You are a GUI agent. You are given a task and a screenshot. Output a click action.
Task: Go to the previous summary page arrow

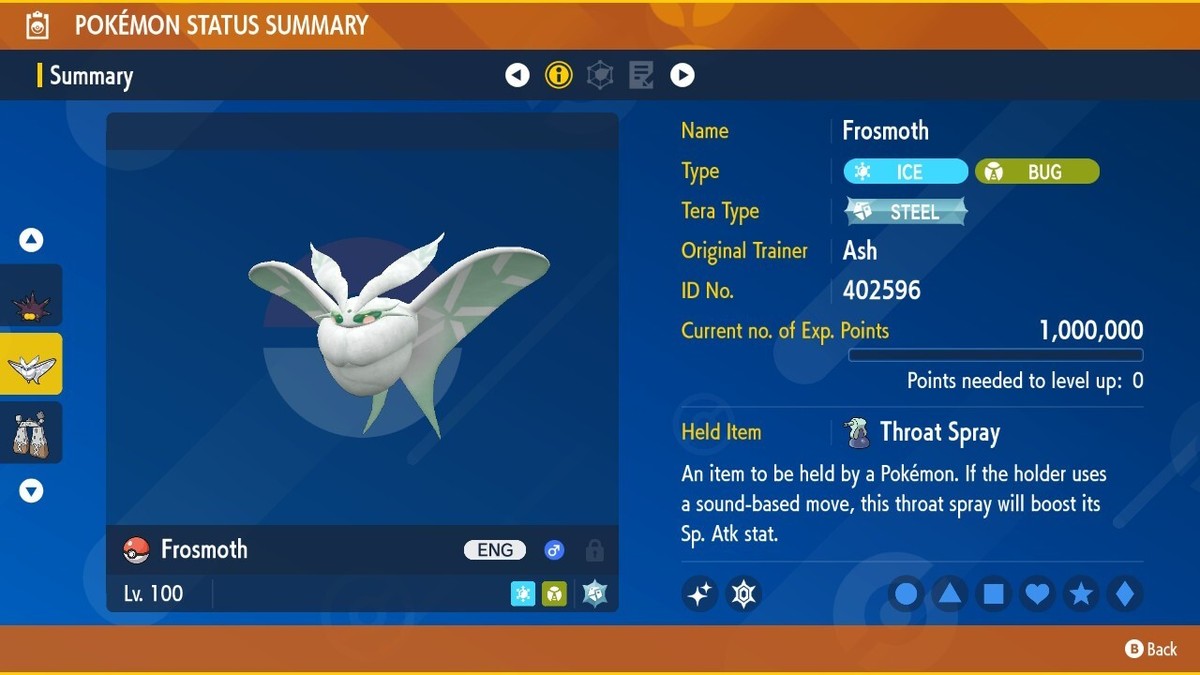click(x=517, y=75)
